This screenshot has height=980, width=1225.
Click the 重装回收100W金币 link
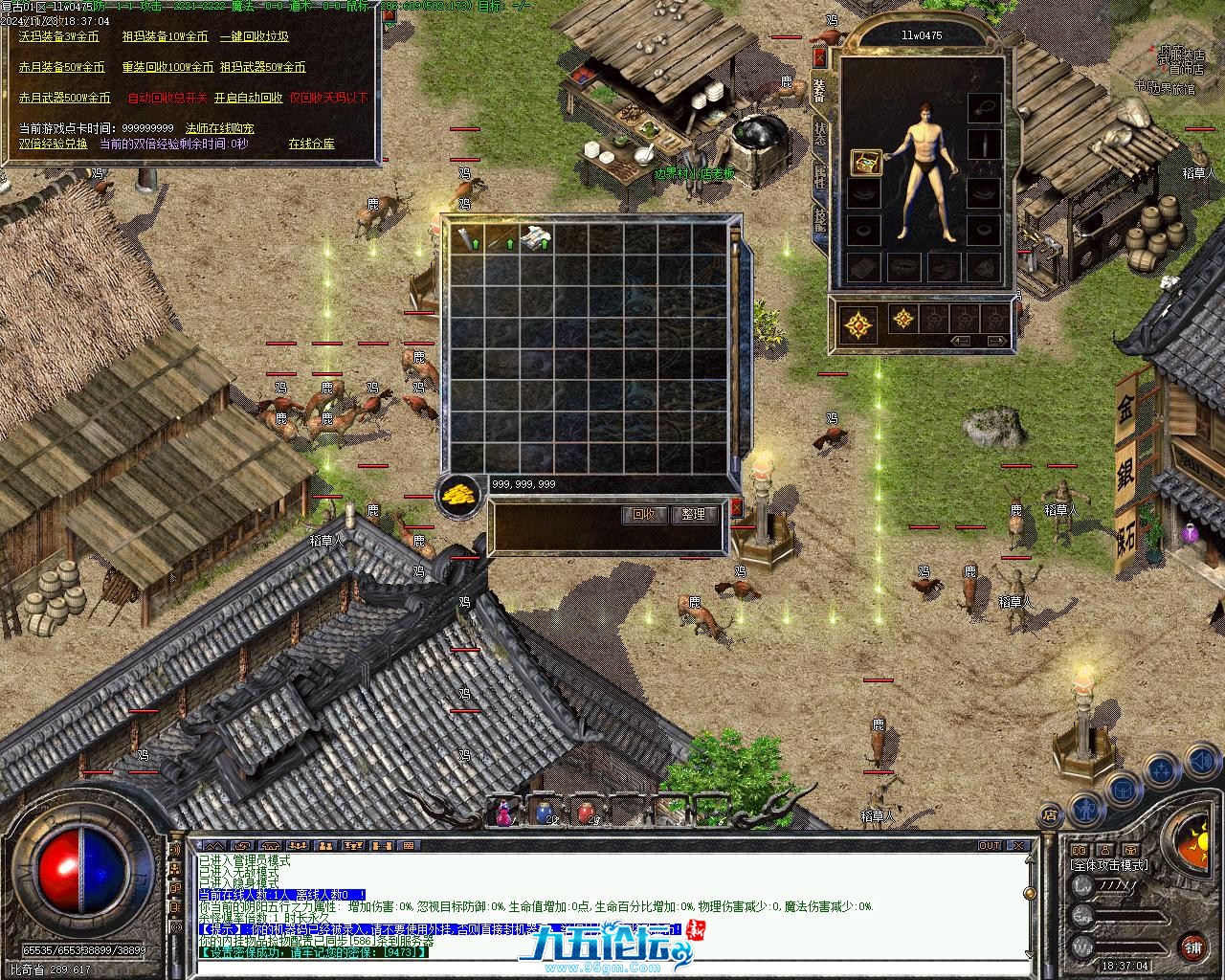[166, 68]
